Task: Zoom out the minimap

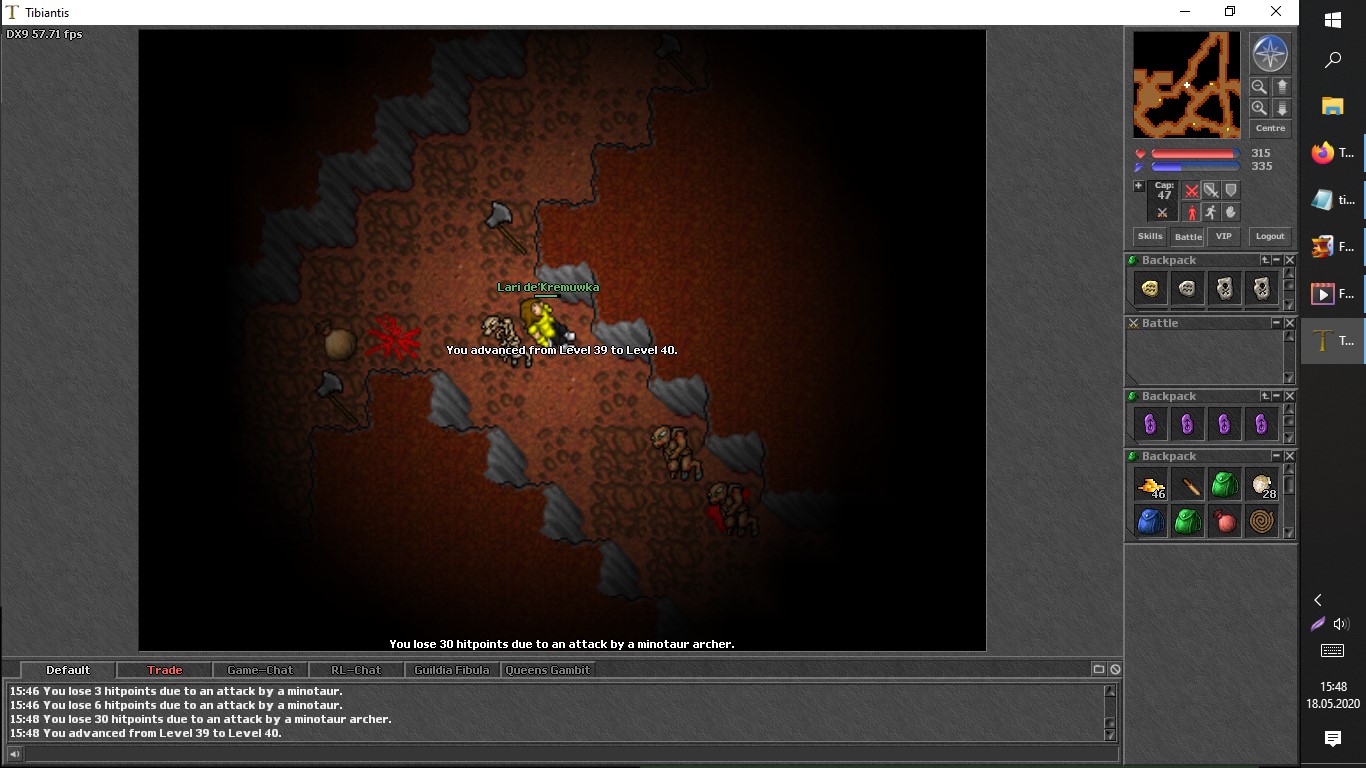Action: (x=1259, y=87)
